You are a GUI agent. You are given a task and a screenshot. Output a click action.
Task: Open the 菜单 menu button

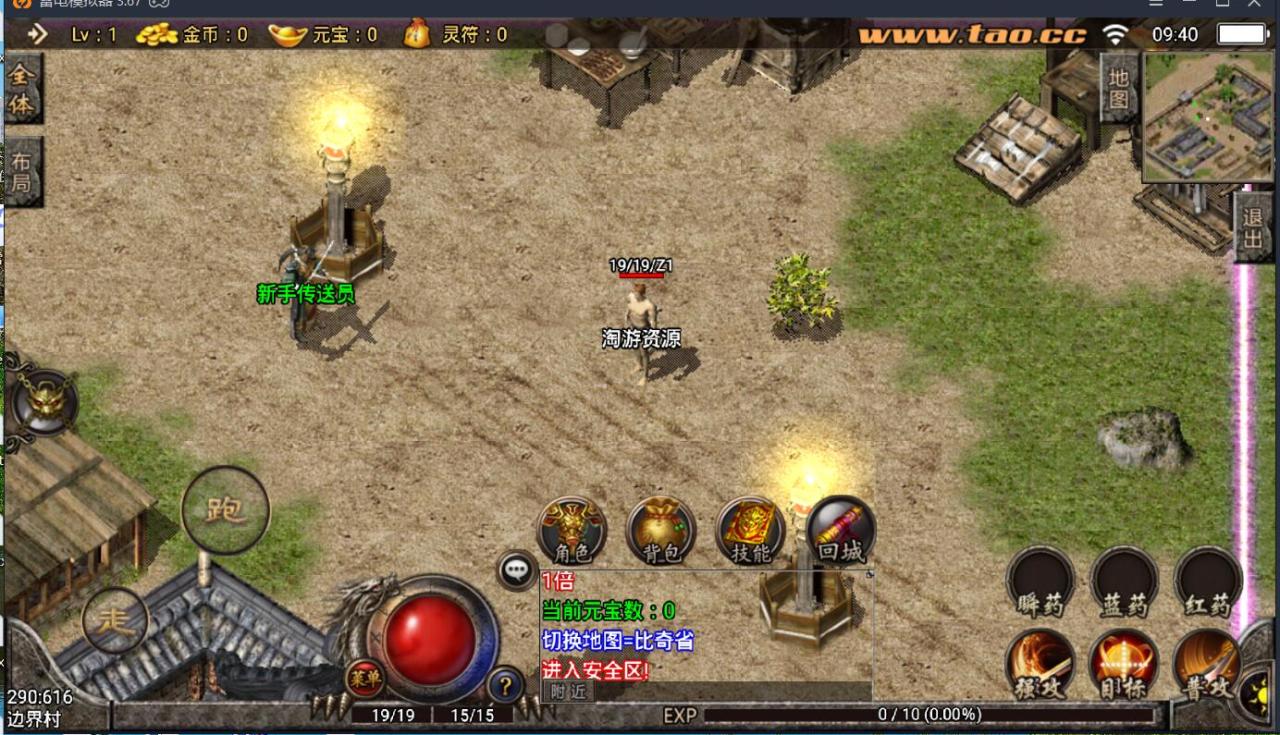tap(364, 678)
